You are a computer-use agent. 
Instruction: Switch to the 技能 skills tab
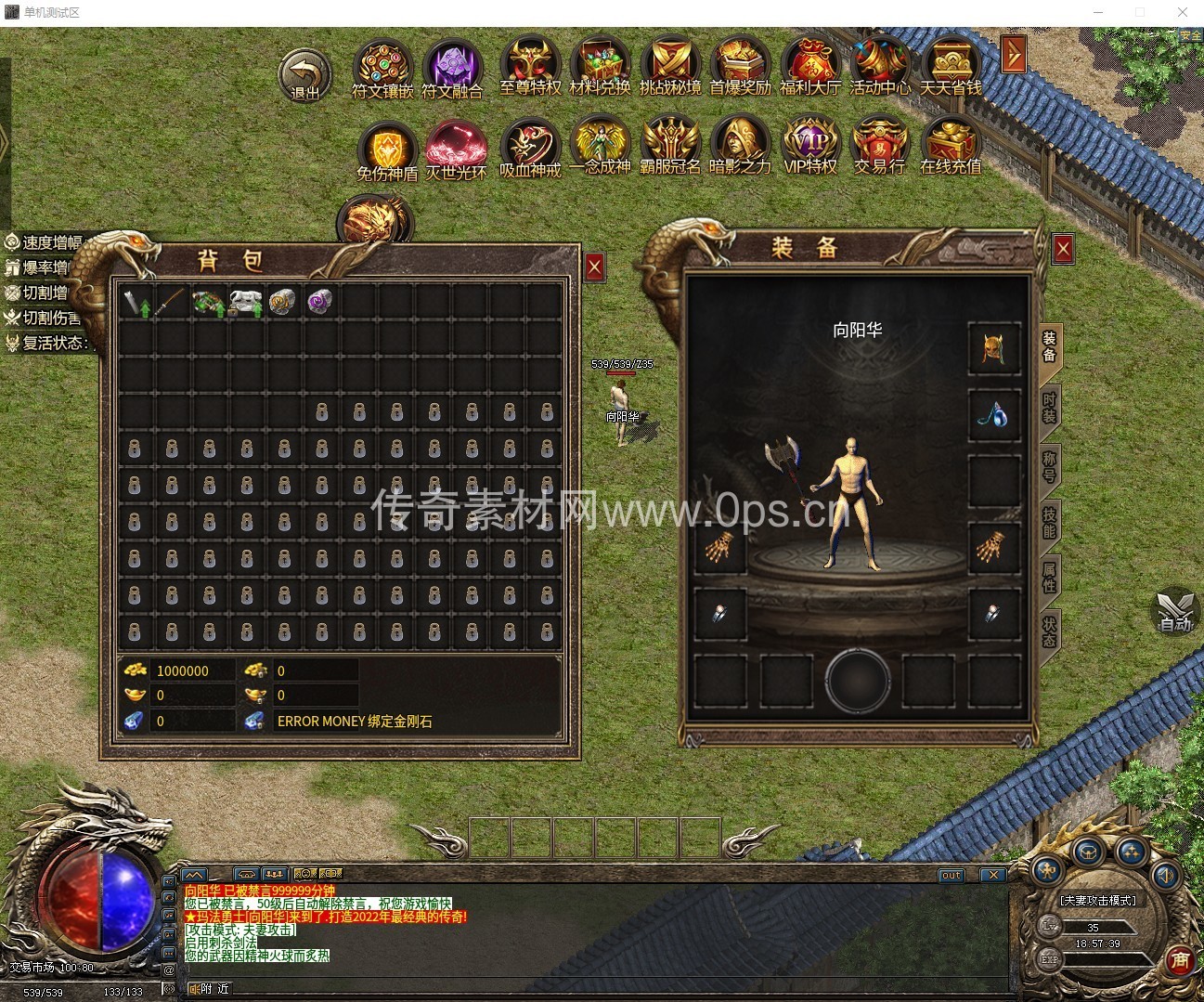click(x=1049, y=522)
